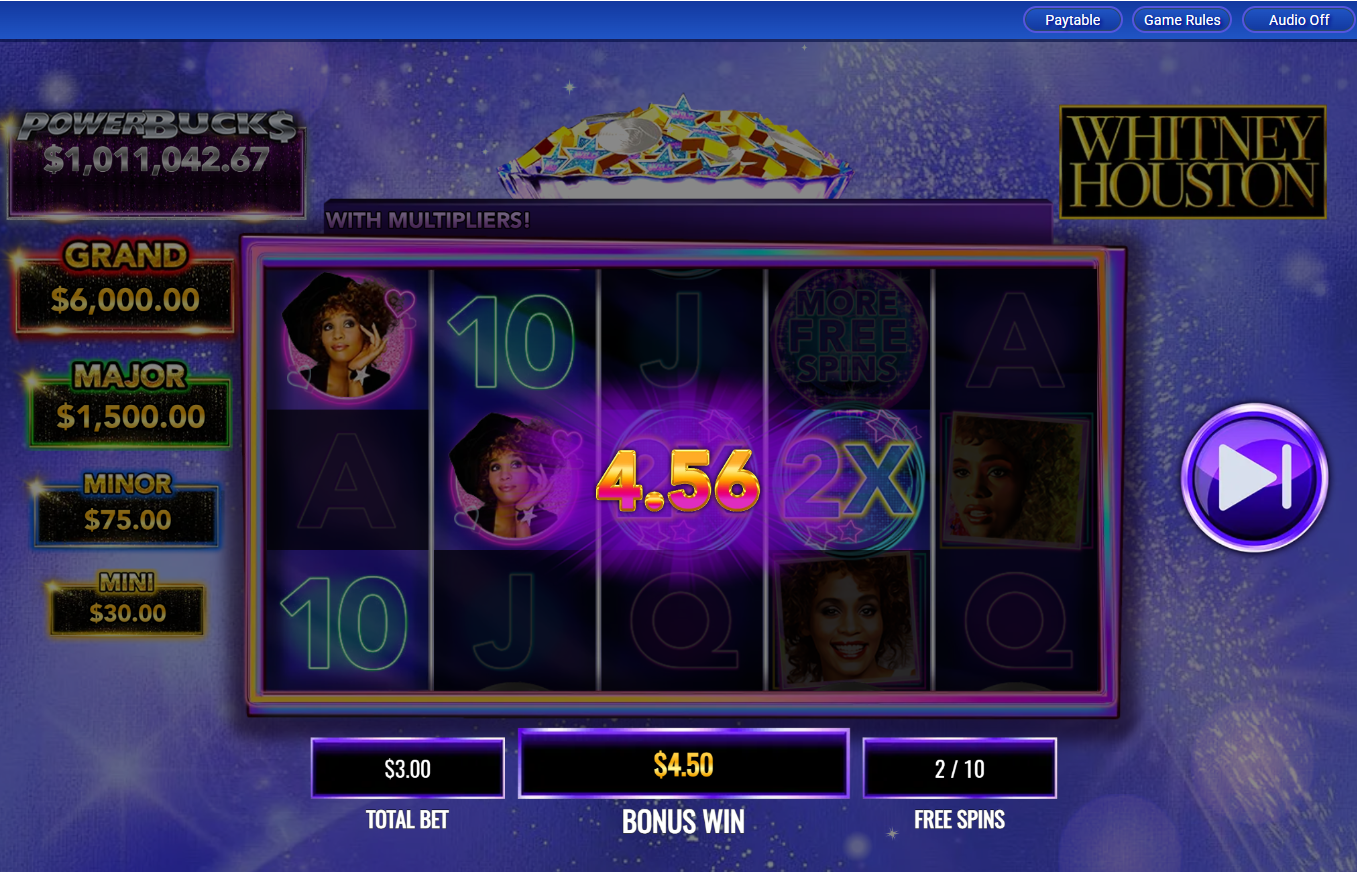Screen dimensions: 1357x872
Task: Open the Paytable
Action: 1072,19
